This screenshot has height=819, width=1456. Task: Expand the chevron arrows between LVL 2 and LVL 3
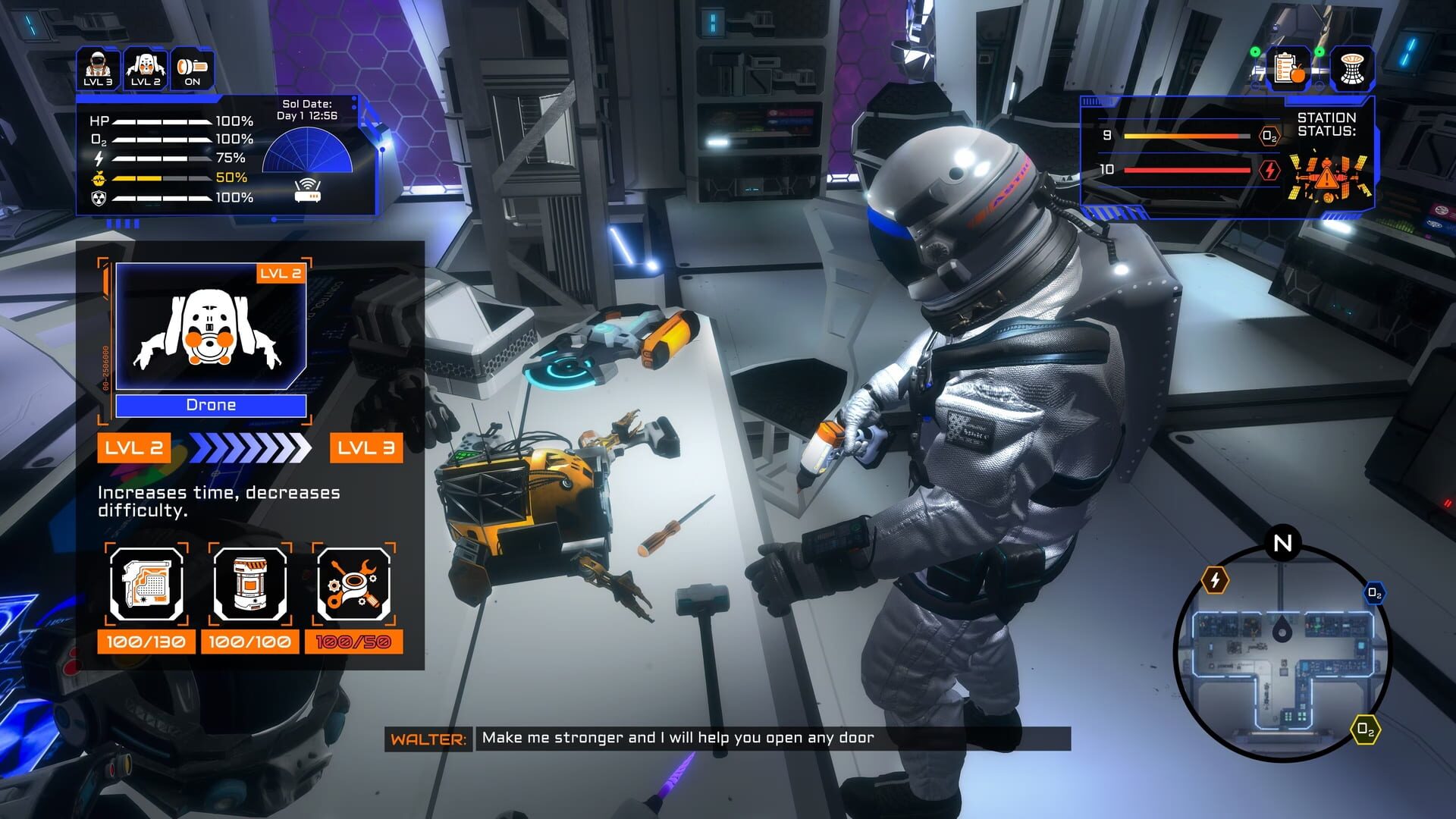click(250, 449)
